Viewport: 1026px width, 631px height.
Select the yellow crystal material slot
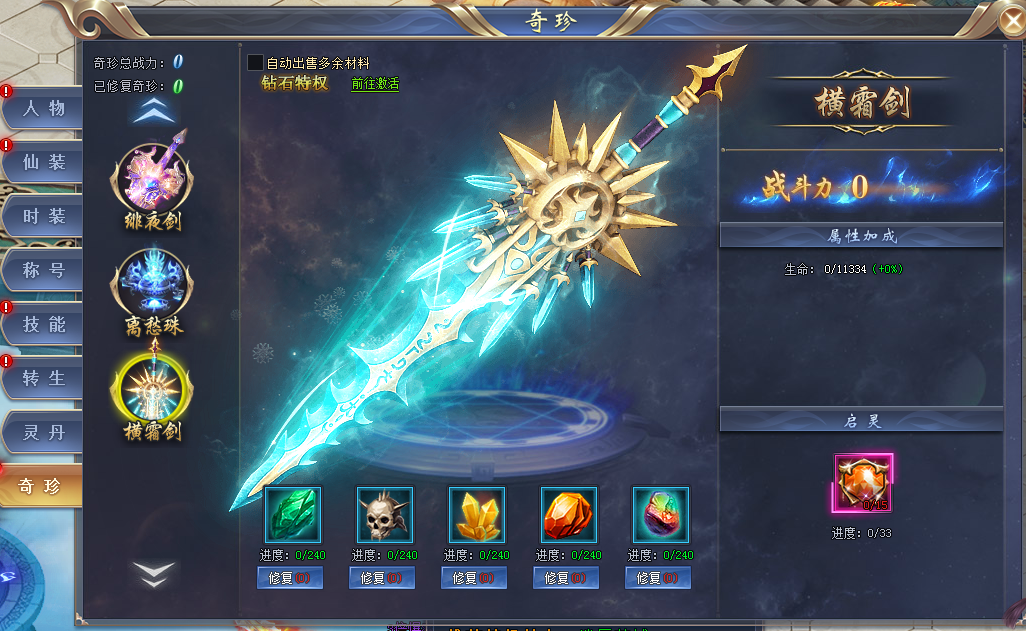tap(477, 515)
